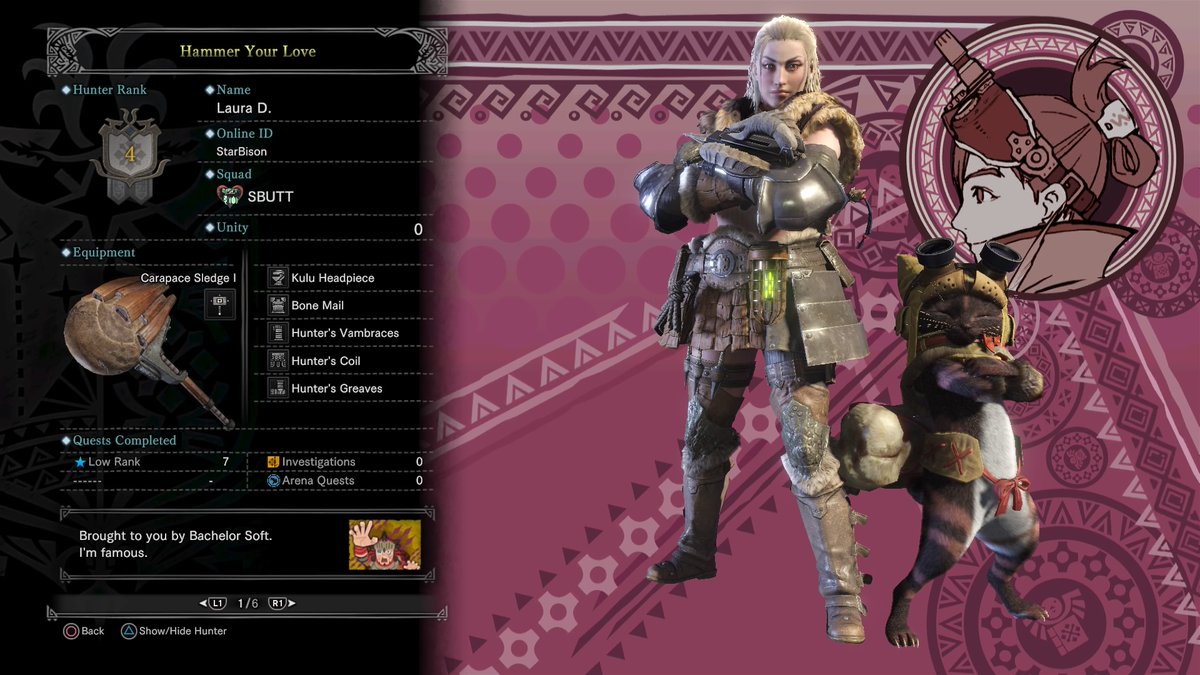Select the Hammer Your Love title banner
This screenshot has height=675, width=1200.
click(246, 50)
